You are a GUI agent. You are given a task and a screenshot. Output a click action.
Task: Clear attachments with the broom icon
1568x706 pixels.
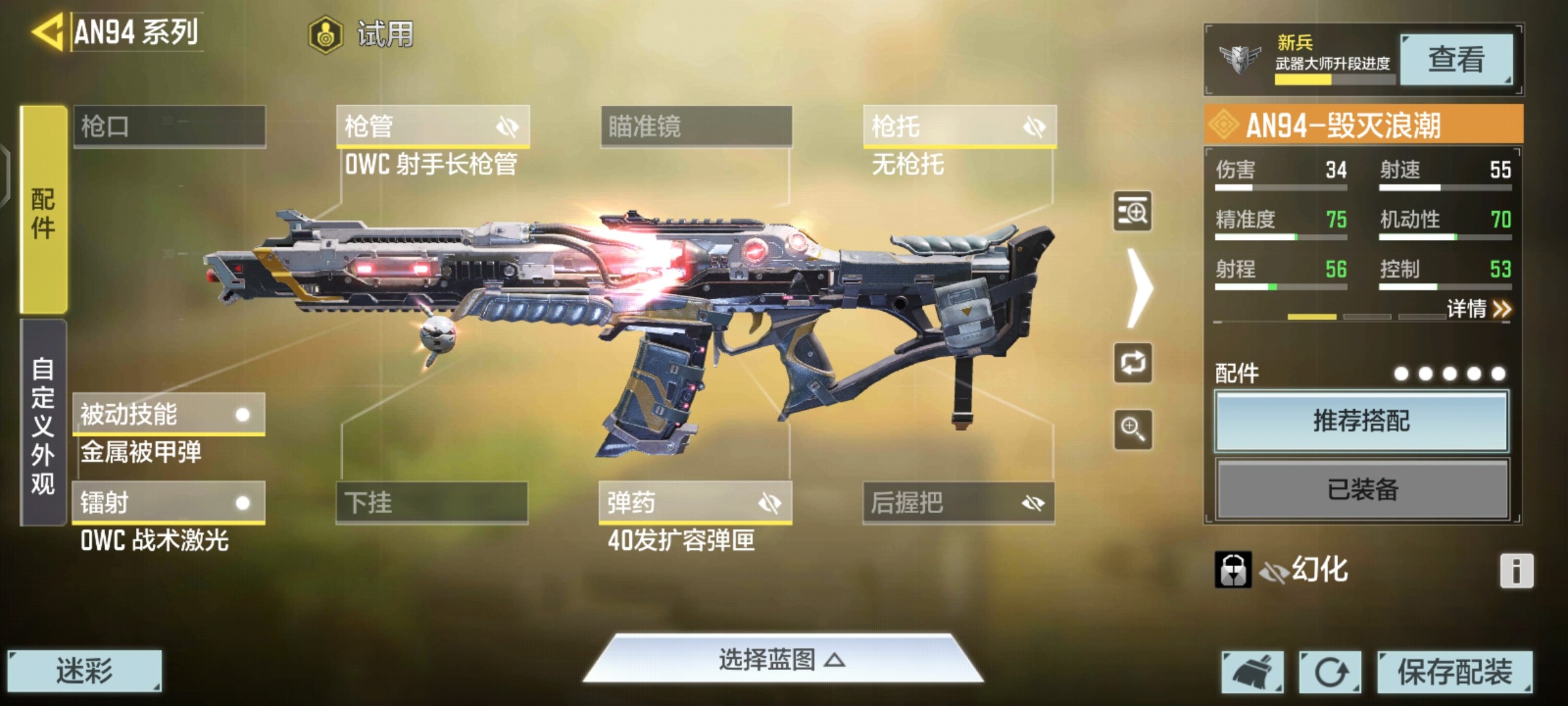[1252, 671]
